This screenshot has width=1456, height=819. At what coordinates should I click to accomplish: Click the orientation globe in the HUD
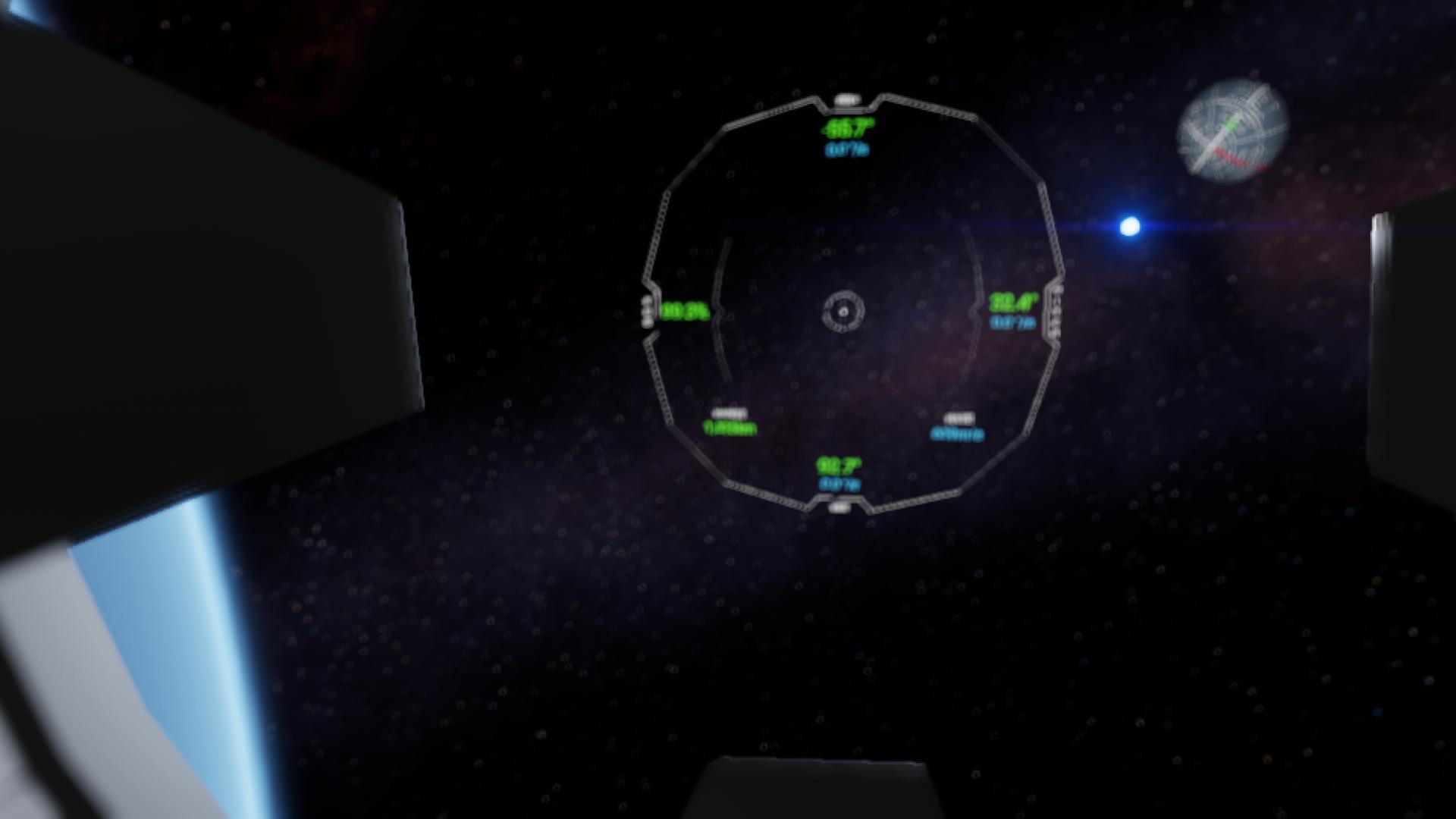point(1232,131)
